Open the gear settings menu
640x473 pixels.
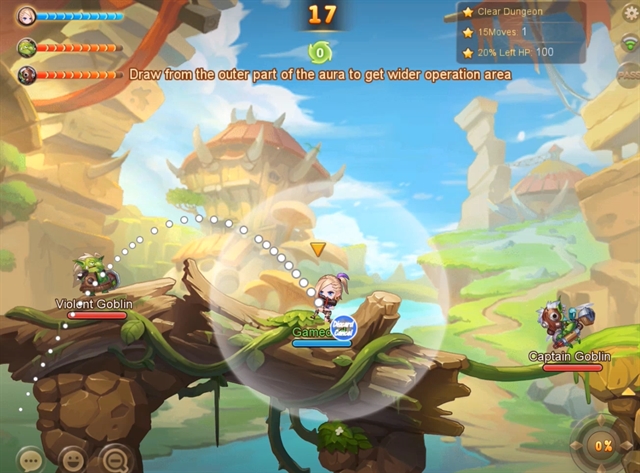[x=629, y=13]
